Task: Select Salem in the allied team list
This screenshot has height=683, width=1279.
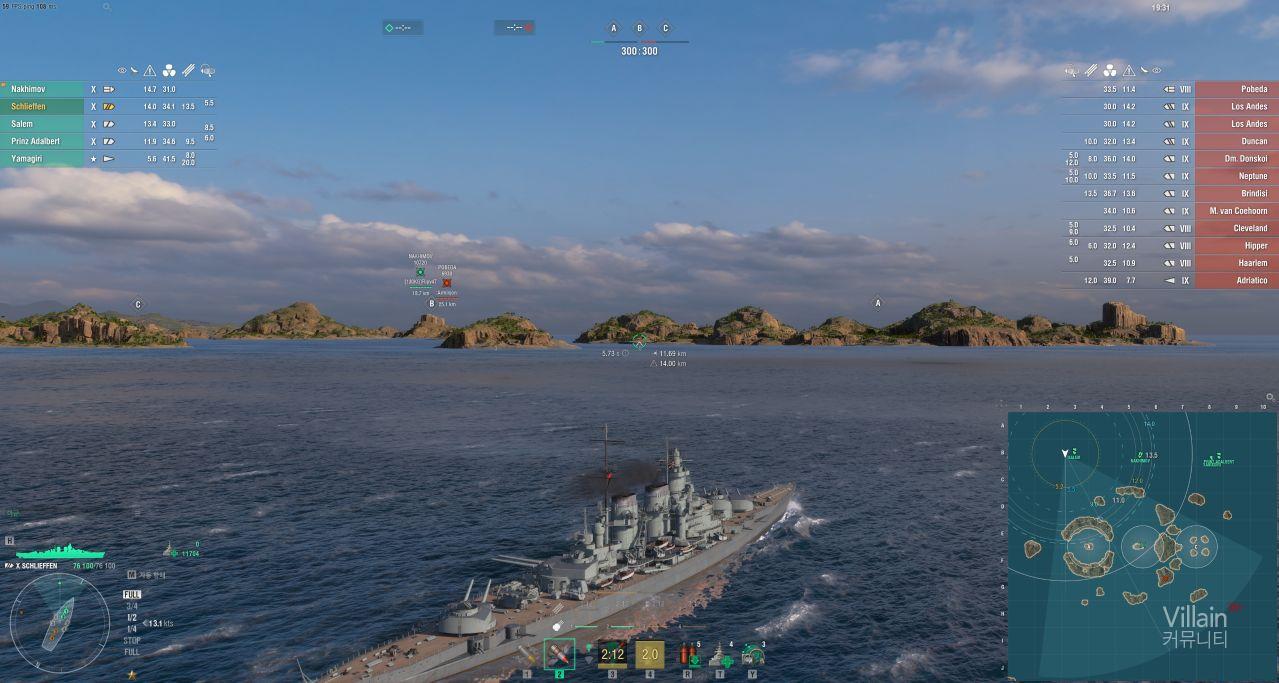Action: [x=42, y=124]
